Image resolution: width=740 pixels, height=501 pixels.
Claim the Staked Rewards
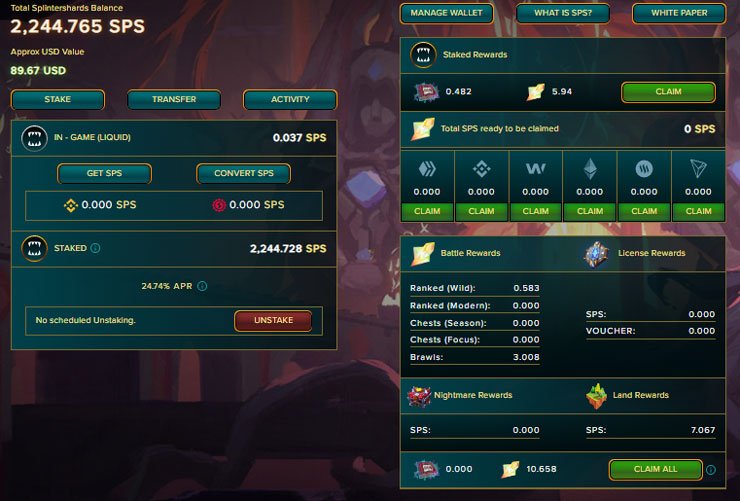point(668,92)
